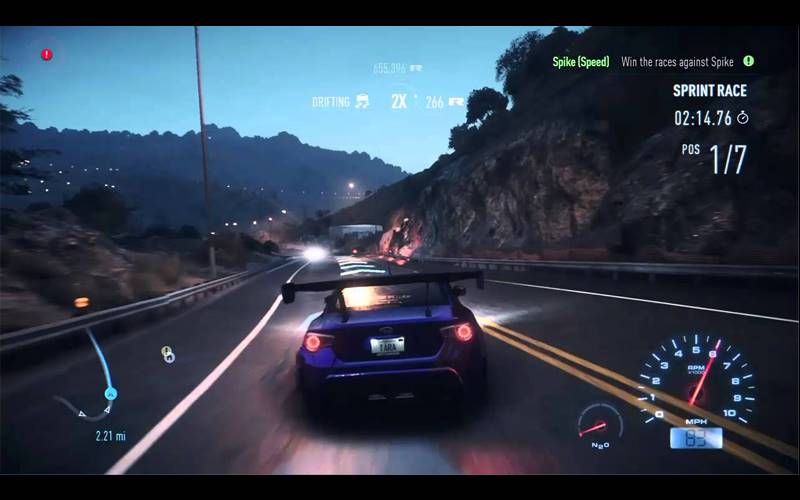Screen dimensions: 800x500
Task: Select the green exclamation objective icon
Action: (x=748, y=61)
